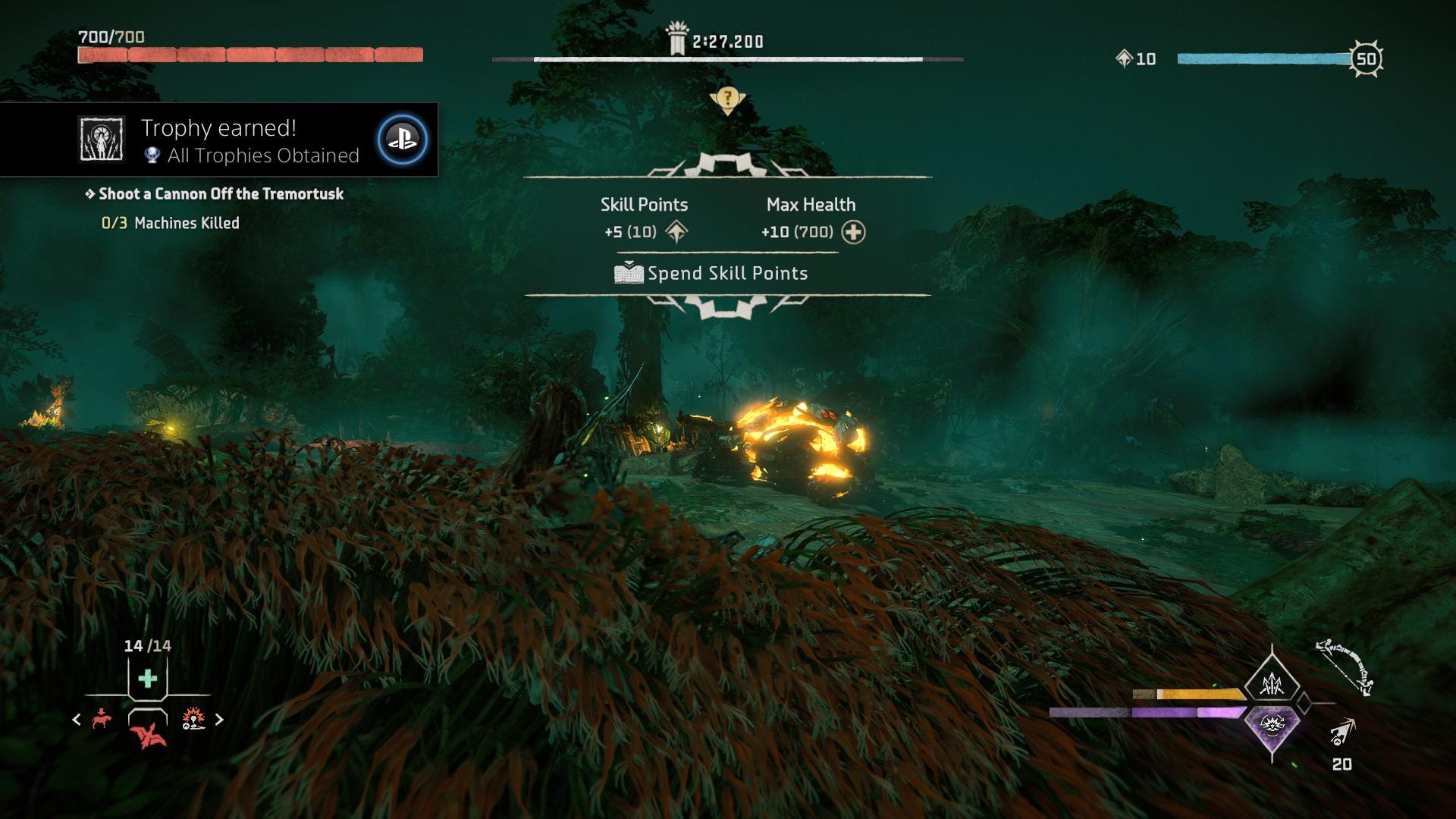Cycle tools left with the left chevron
1456x819 pixels.
[x=76, y=719]
